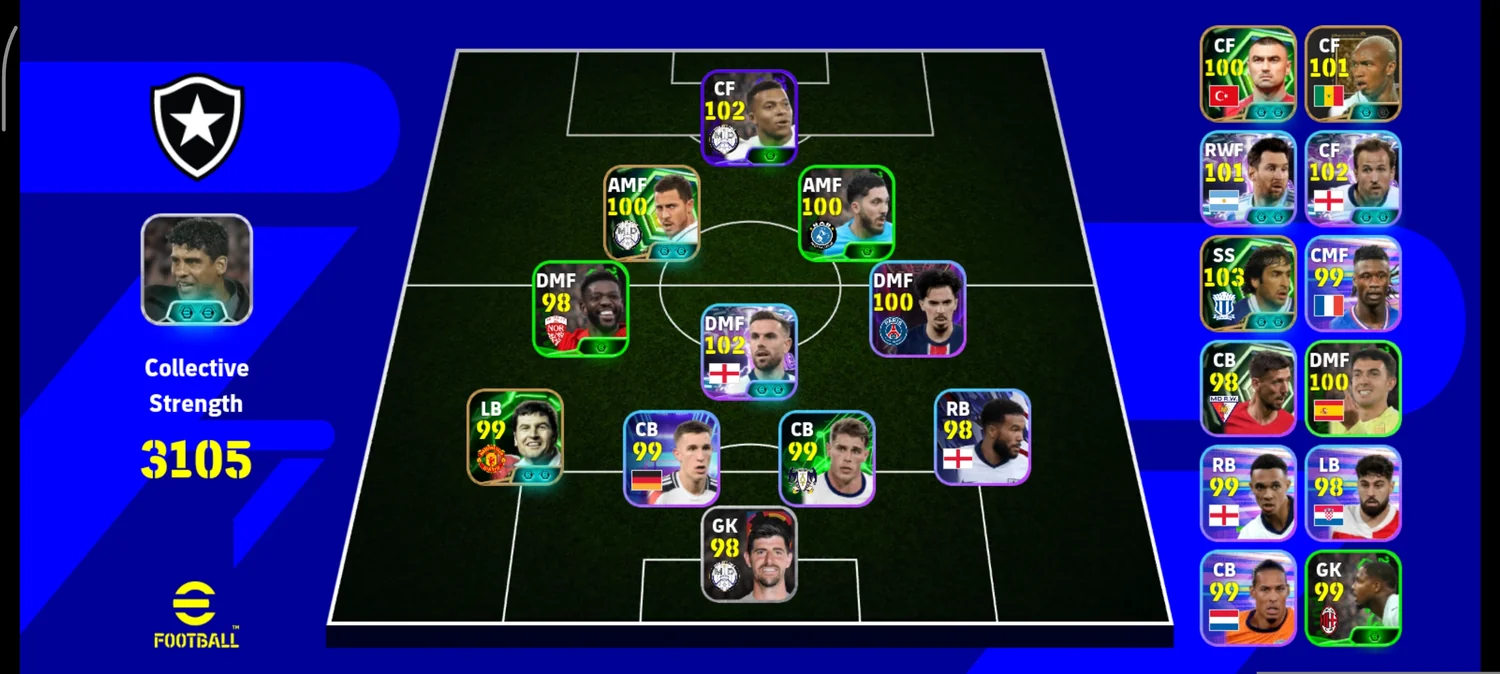Select the CF 100 Turkey substitute card
Image resolution: width=1500 pixels, height=674 pixels.
(x=1248, y=74)
